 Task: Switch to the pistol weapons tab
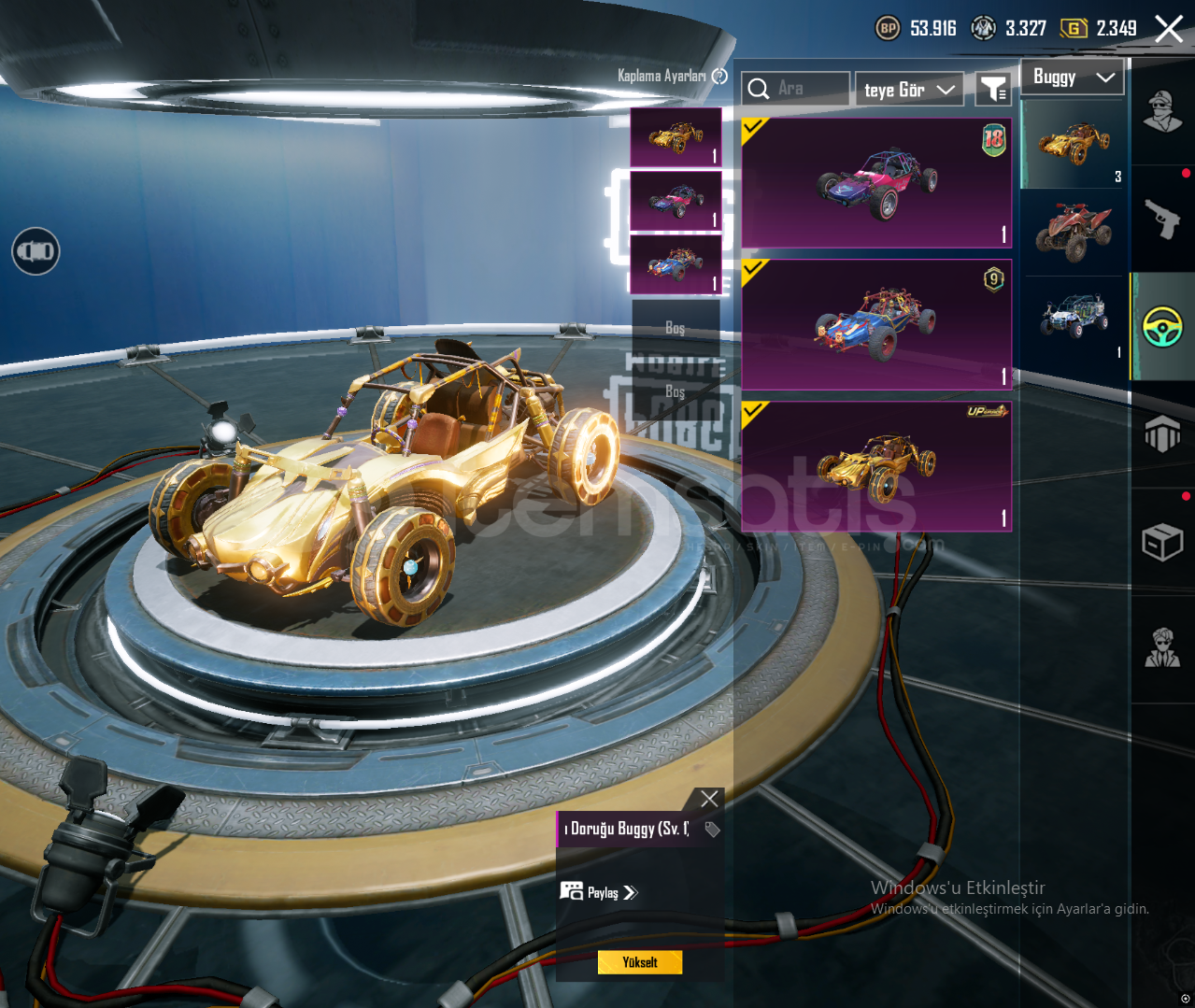click(x=1162, y=220)
